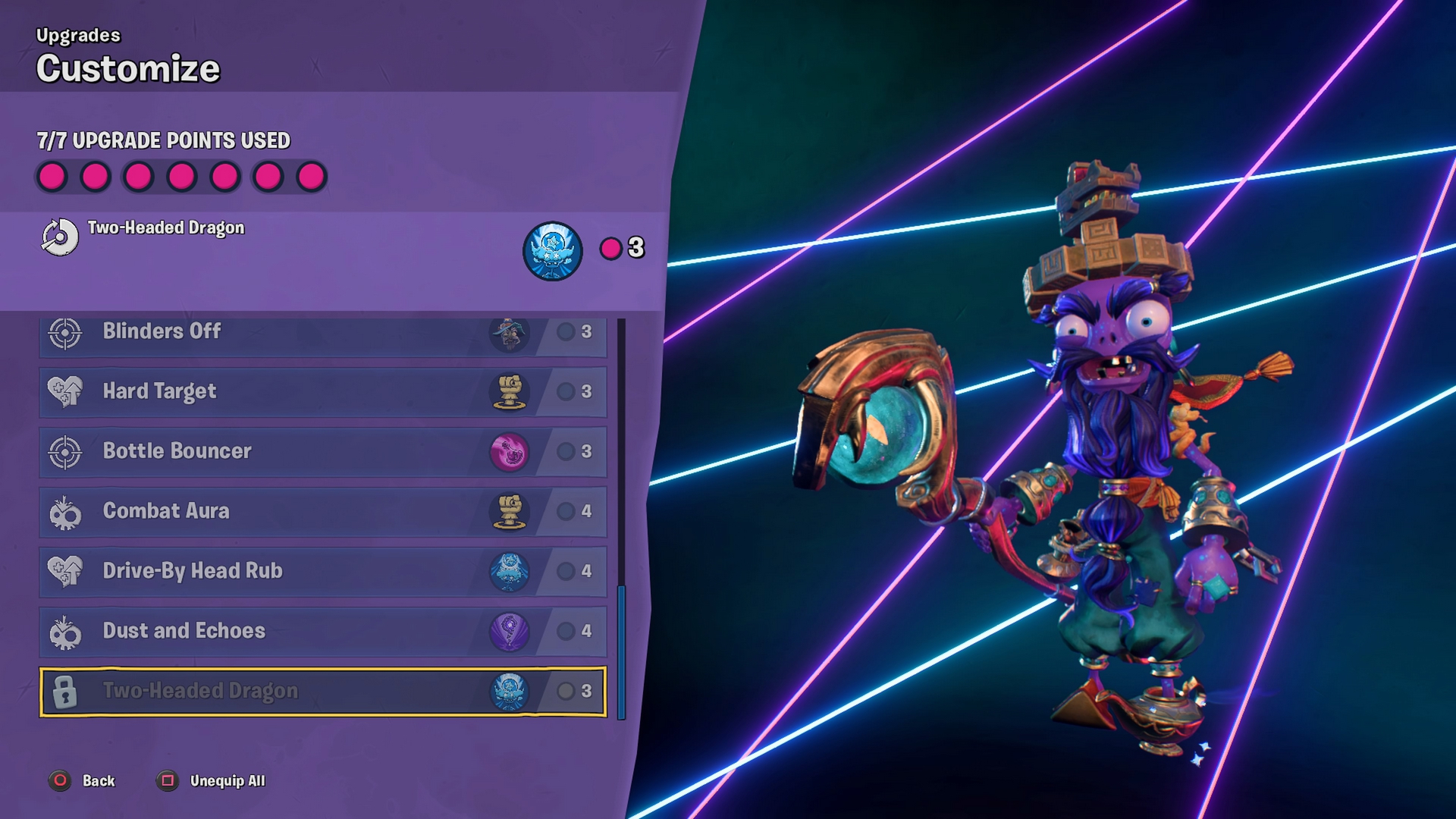Click Unequip All upgrades
This screenshot has height=819, width=1456.
tap(212, 780)
